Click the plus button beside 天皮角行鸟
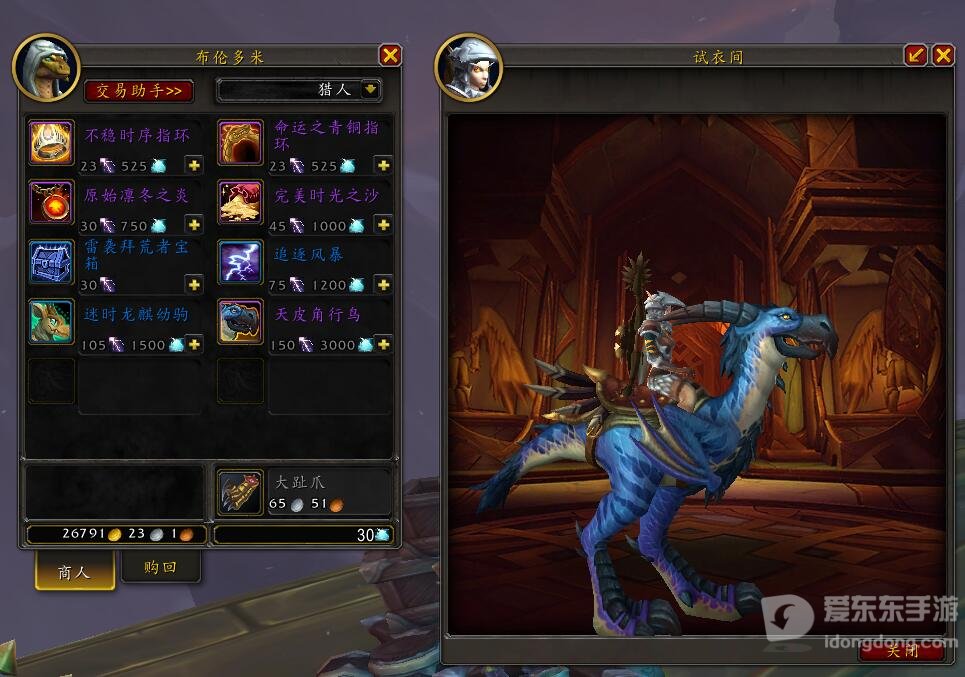The width and height of the screenshot is (965, 677). 383,344
